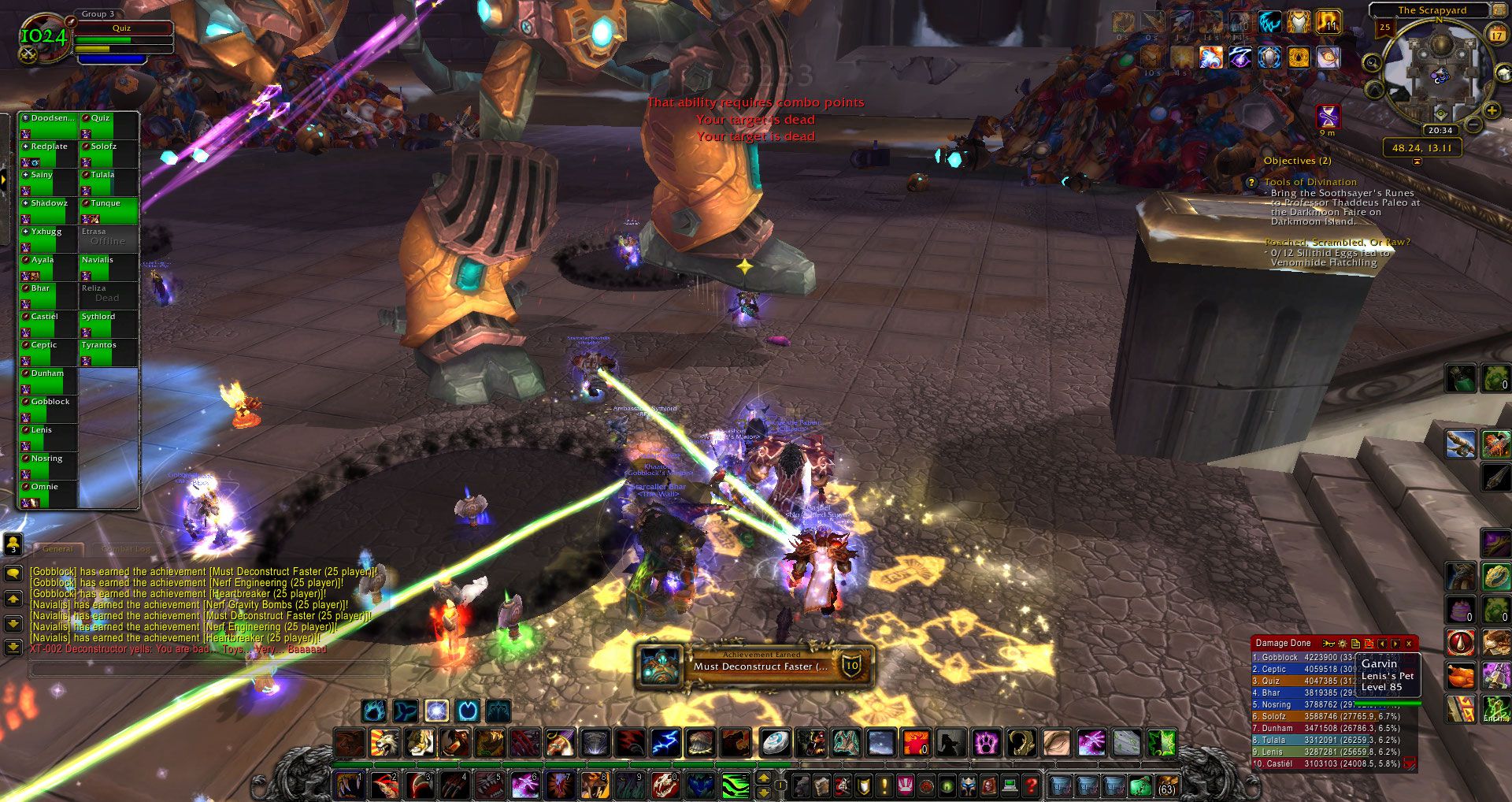This screenshot has height=802, width=1512.
Task: Click the Must Deconstruct Faster achievement alert
Action: [x=754, y=666]
